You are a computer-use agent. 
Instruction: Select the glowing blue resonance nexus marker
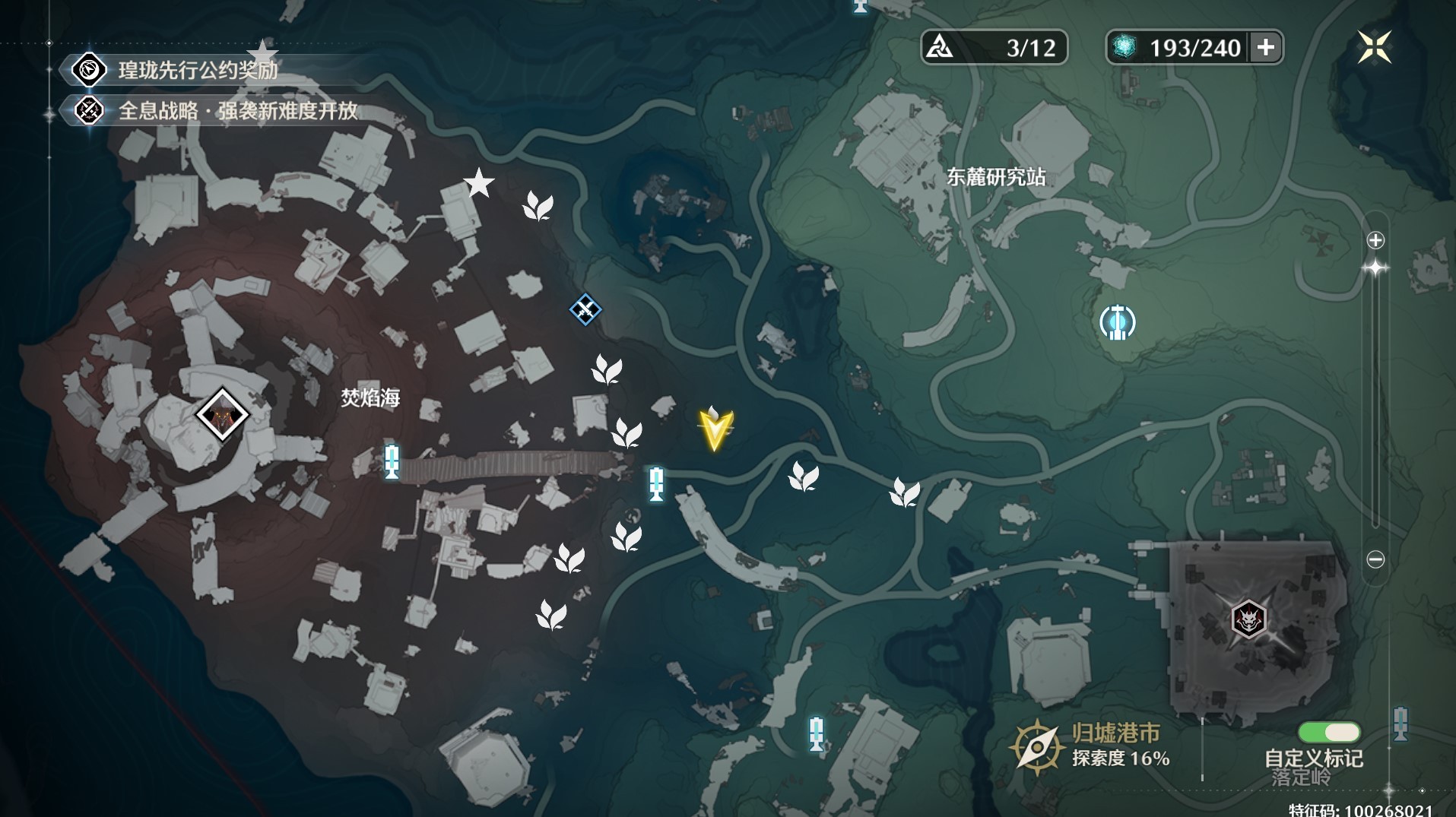1118,322
